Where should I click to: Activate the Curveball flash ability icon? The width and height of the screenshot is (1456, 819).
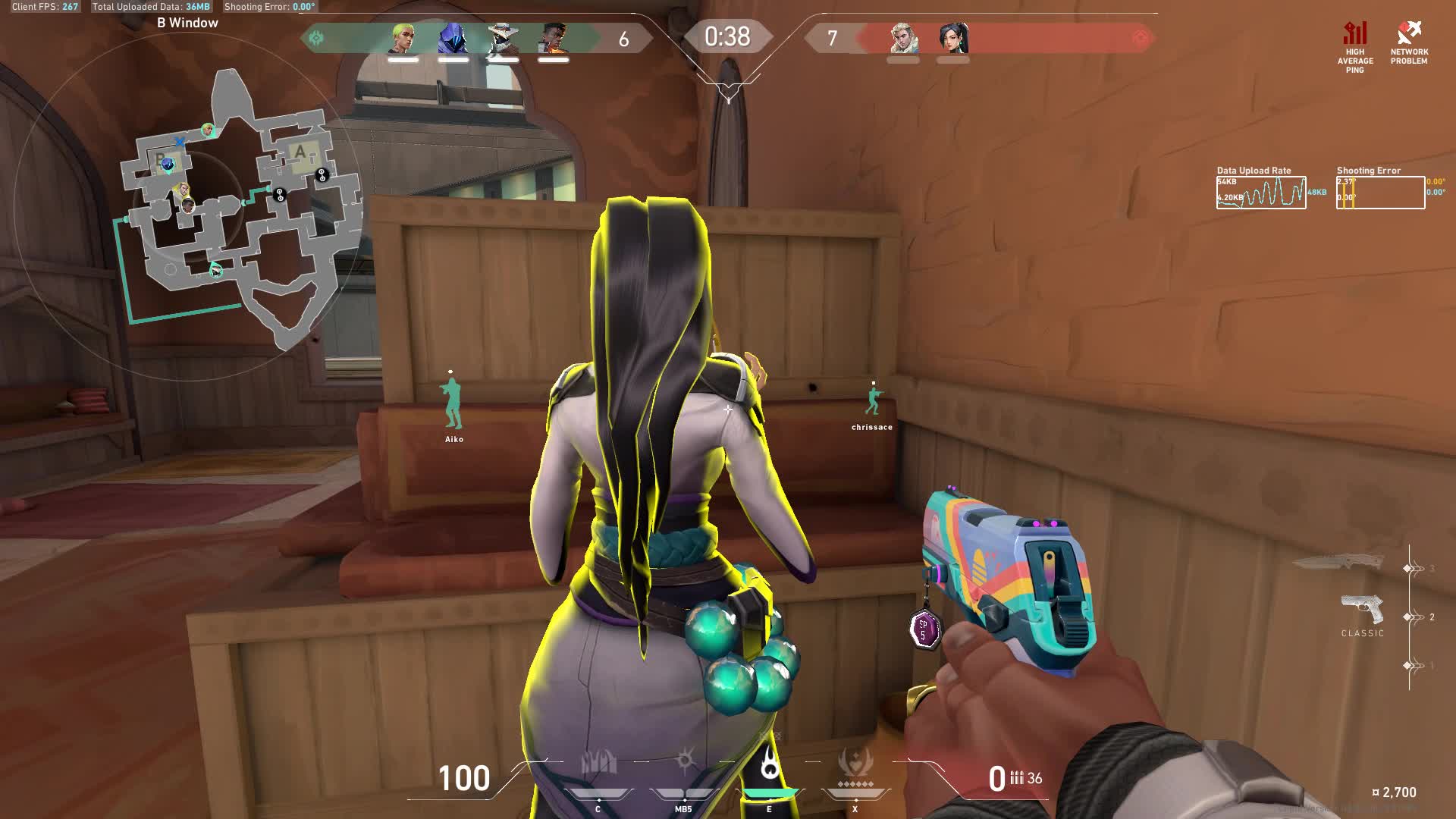[x=685, y=761]
